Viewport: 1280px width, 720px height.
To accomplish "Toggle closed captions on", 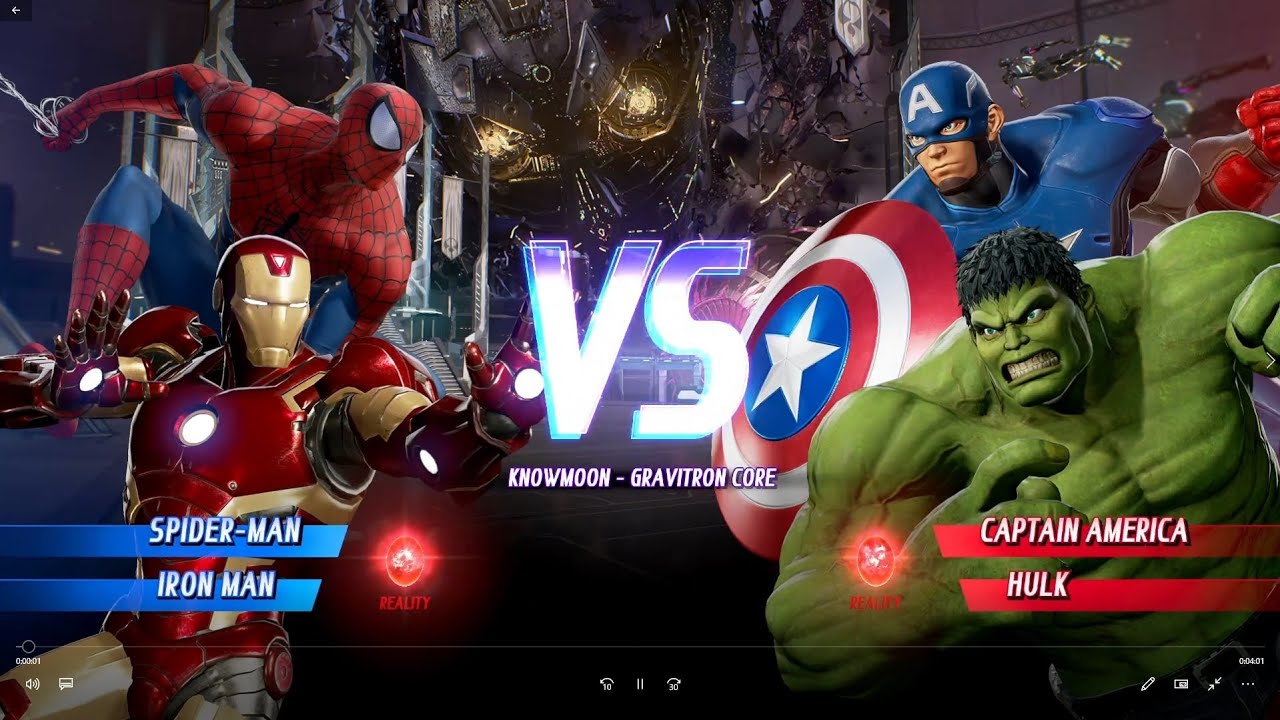I will (x=65, y=683).
